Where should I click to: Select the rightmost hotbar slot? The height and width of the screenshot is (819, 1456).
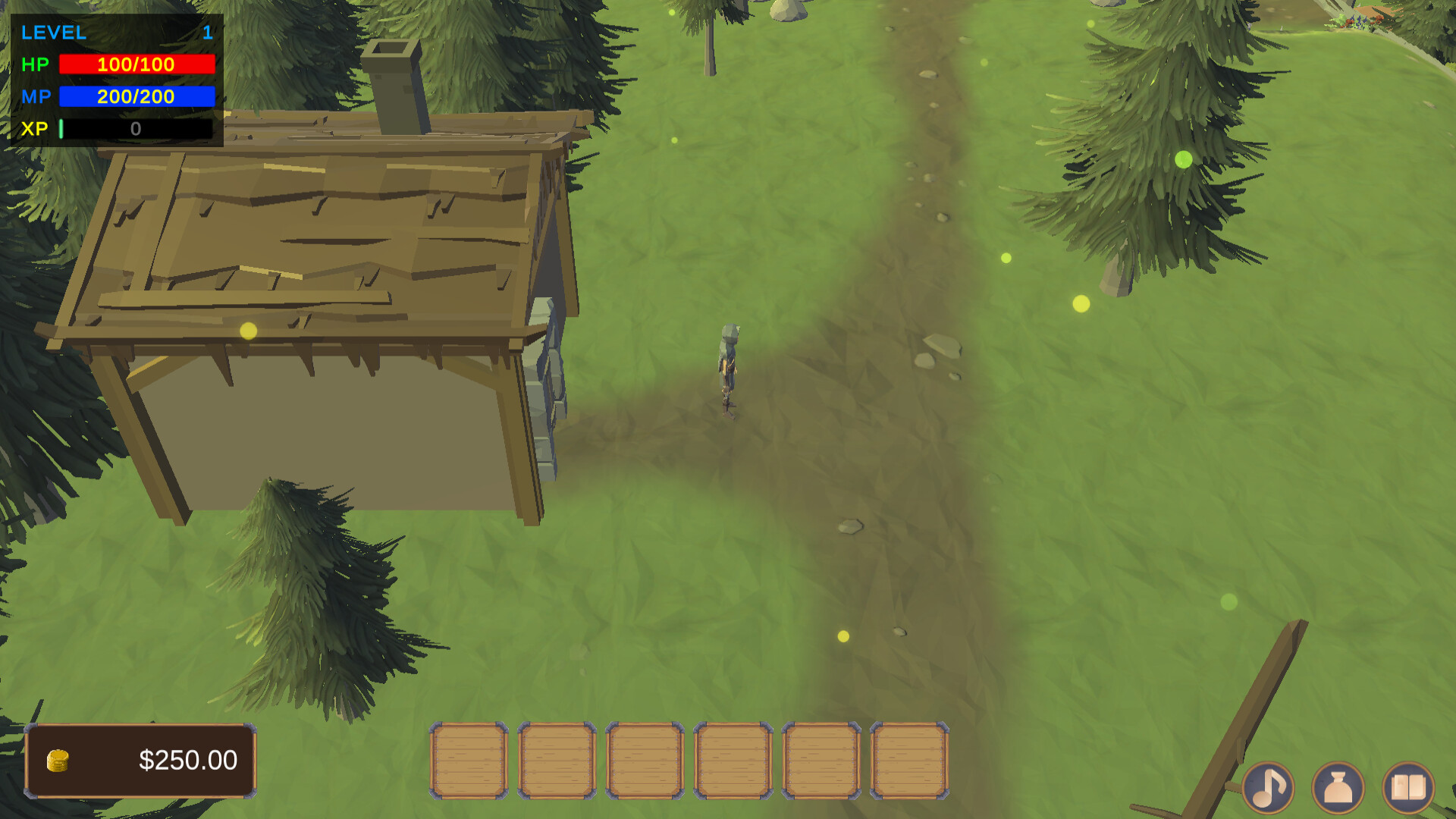click(909, 760)
